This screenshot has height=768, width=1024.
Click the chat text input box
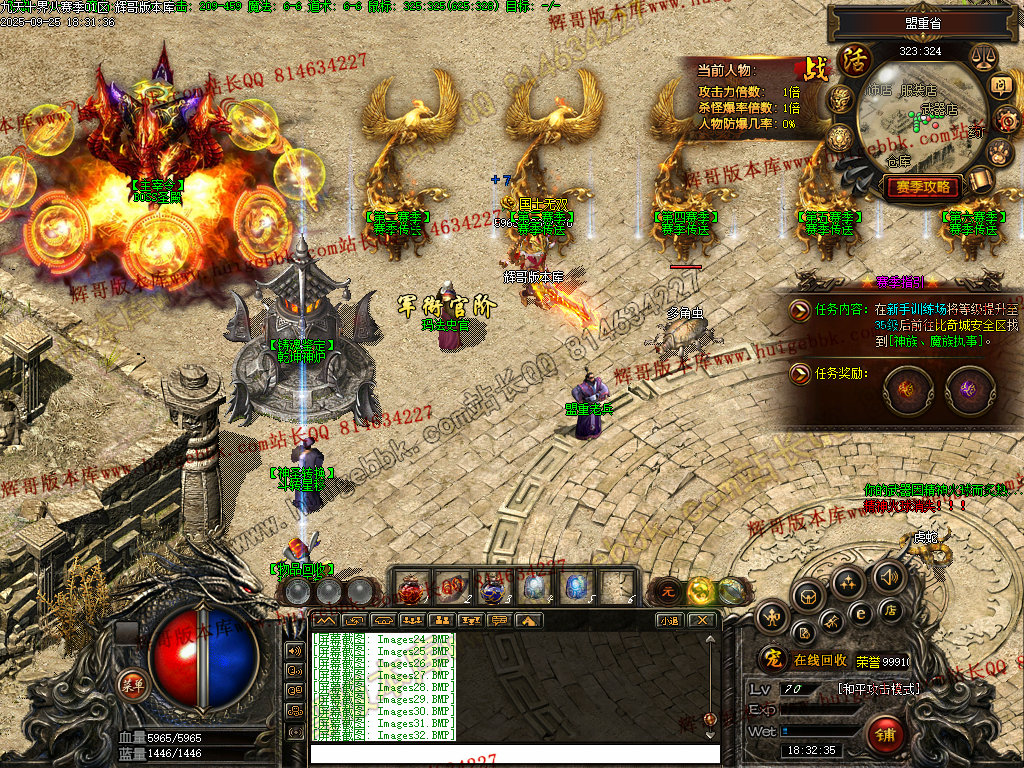515,754
